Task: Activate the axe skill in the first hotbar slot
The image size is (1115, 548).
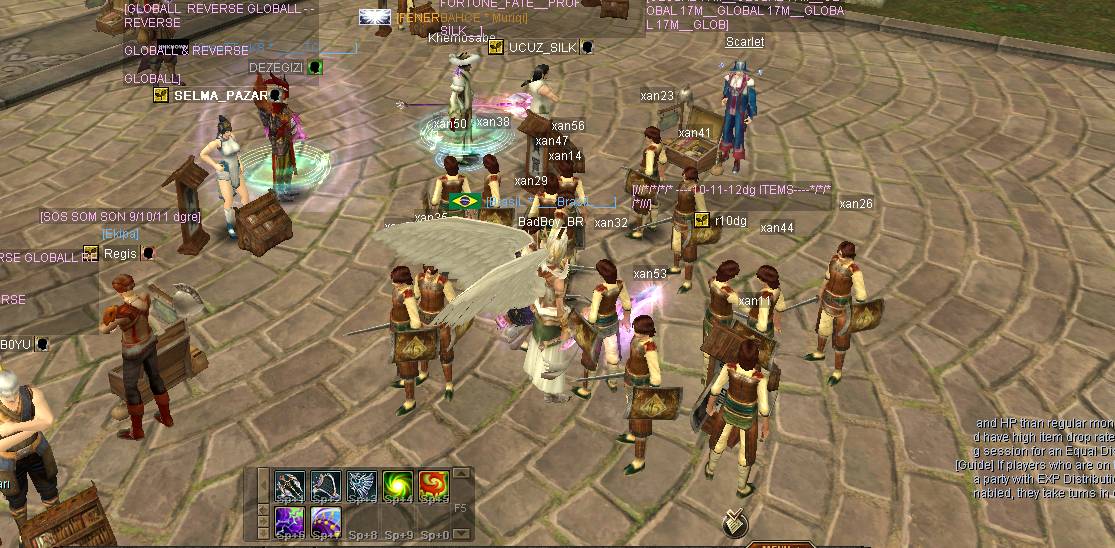Action: tap(290, 486)
